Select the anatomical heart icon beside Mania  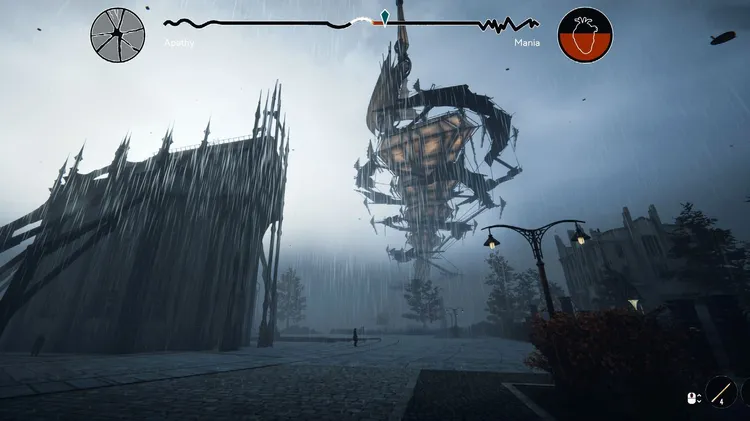585,35
